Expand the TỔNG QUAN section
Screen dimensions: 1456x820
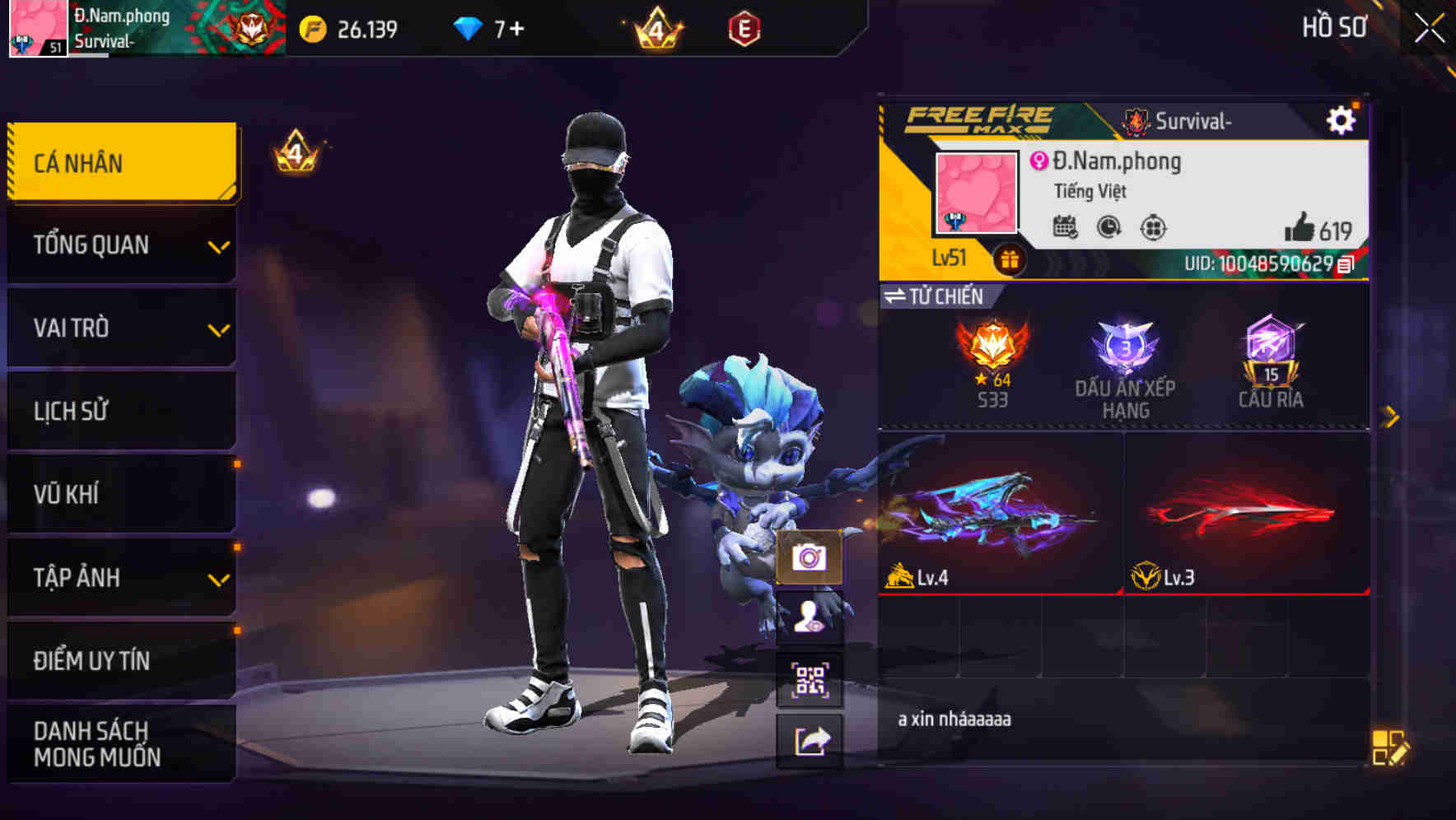120,245
